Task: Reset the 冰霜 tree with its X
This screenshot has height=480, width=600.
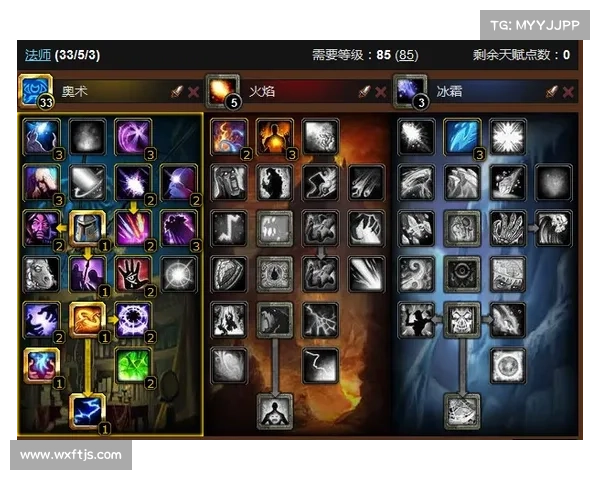Action: (x=568, y=92)
